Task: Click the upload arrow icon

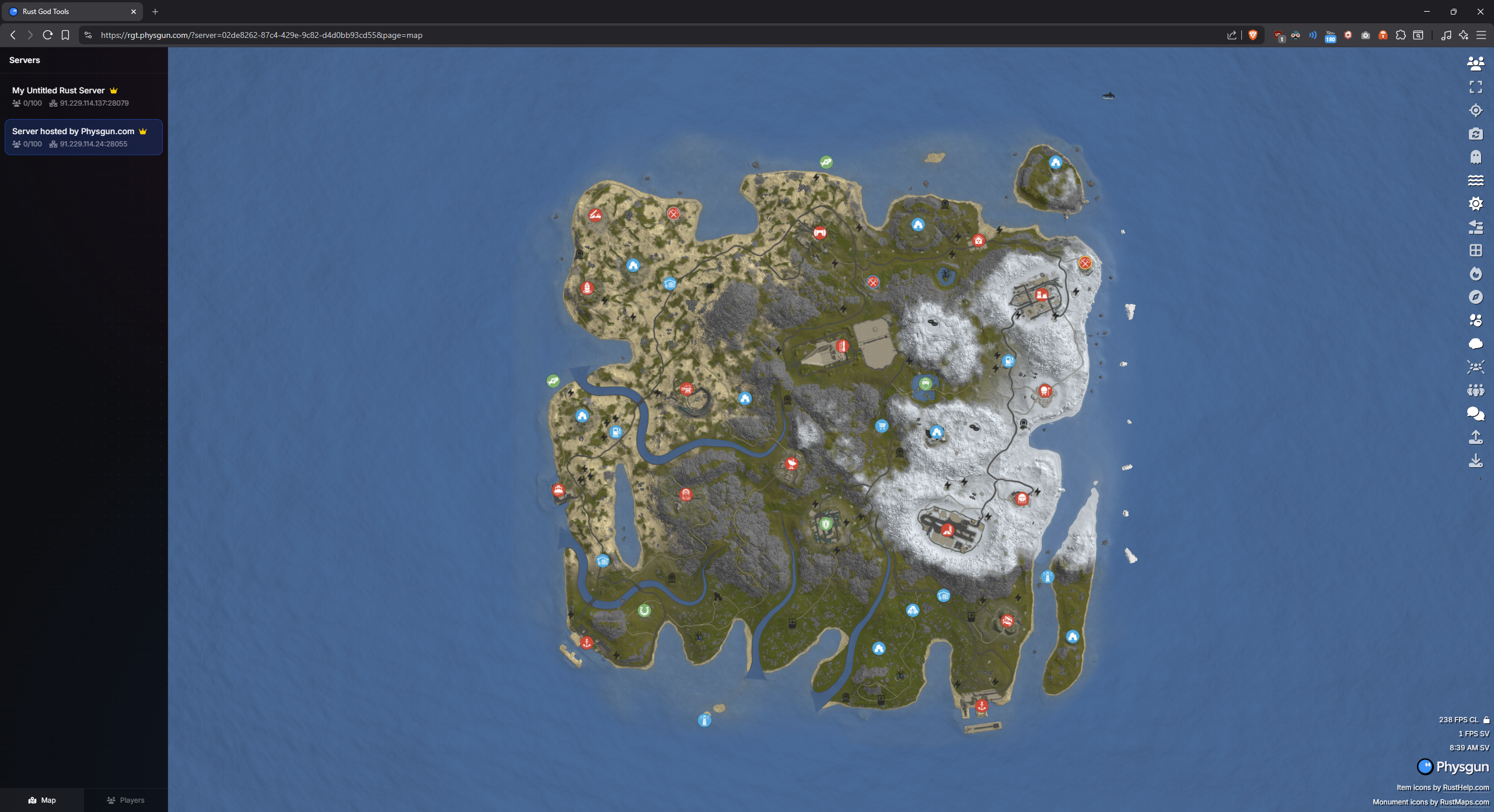Action: [x=1475, y=437]
